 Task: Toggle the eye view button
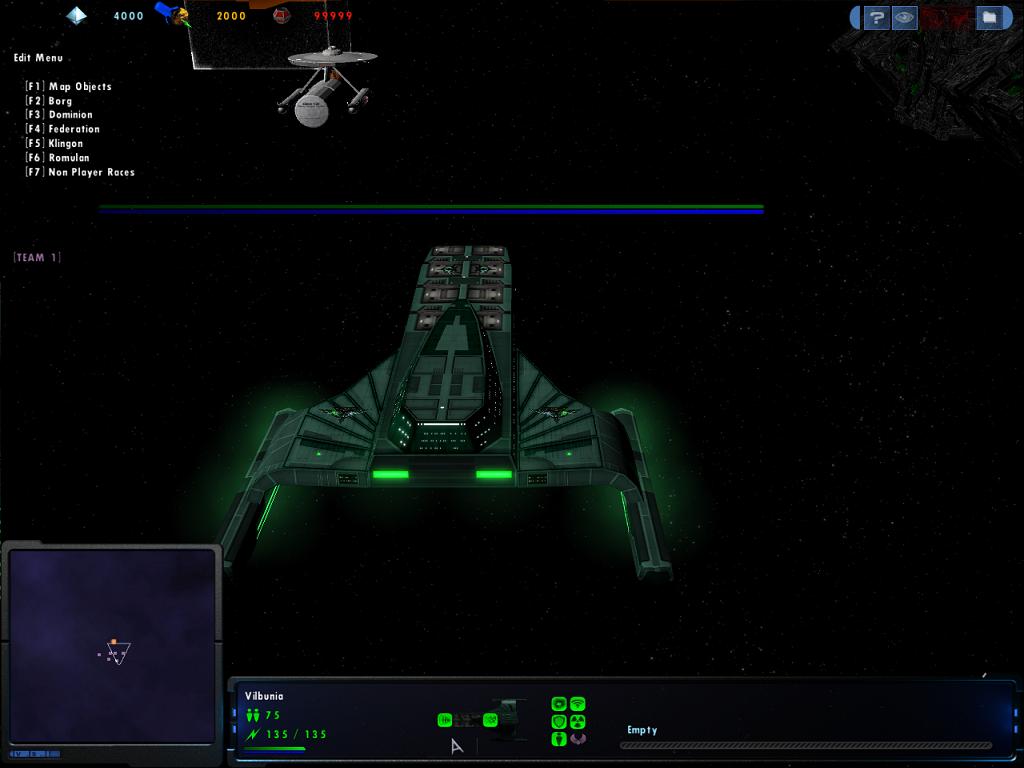click(x=904, y=17)
